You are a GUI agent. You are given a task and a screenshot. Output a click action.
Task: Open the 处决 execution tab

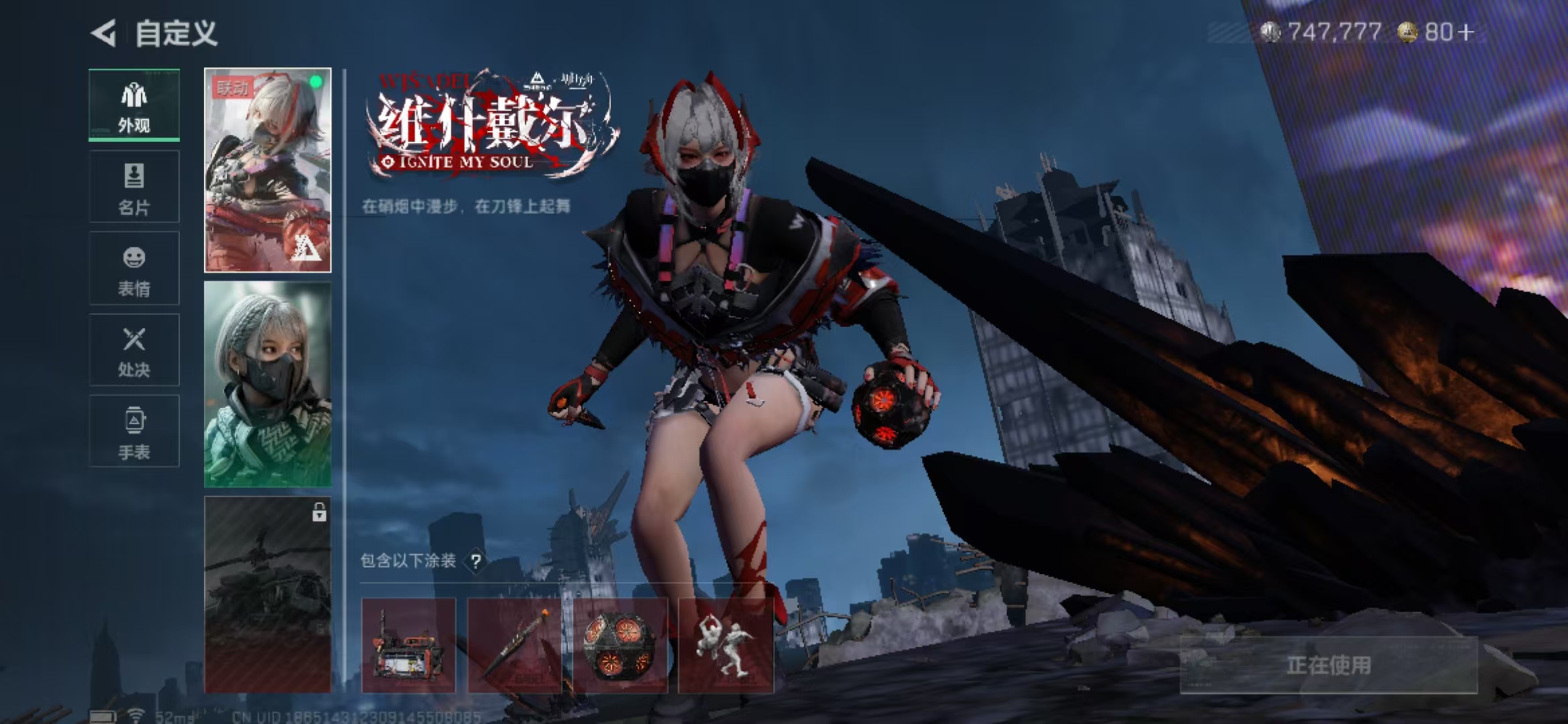pos(134,350)
